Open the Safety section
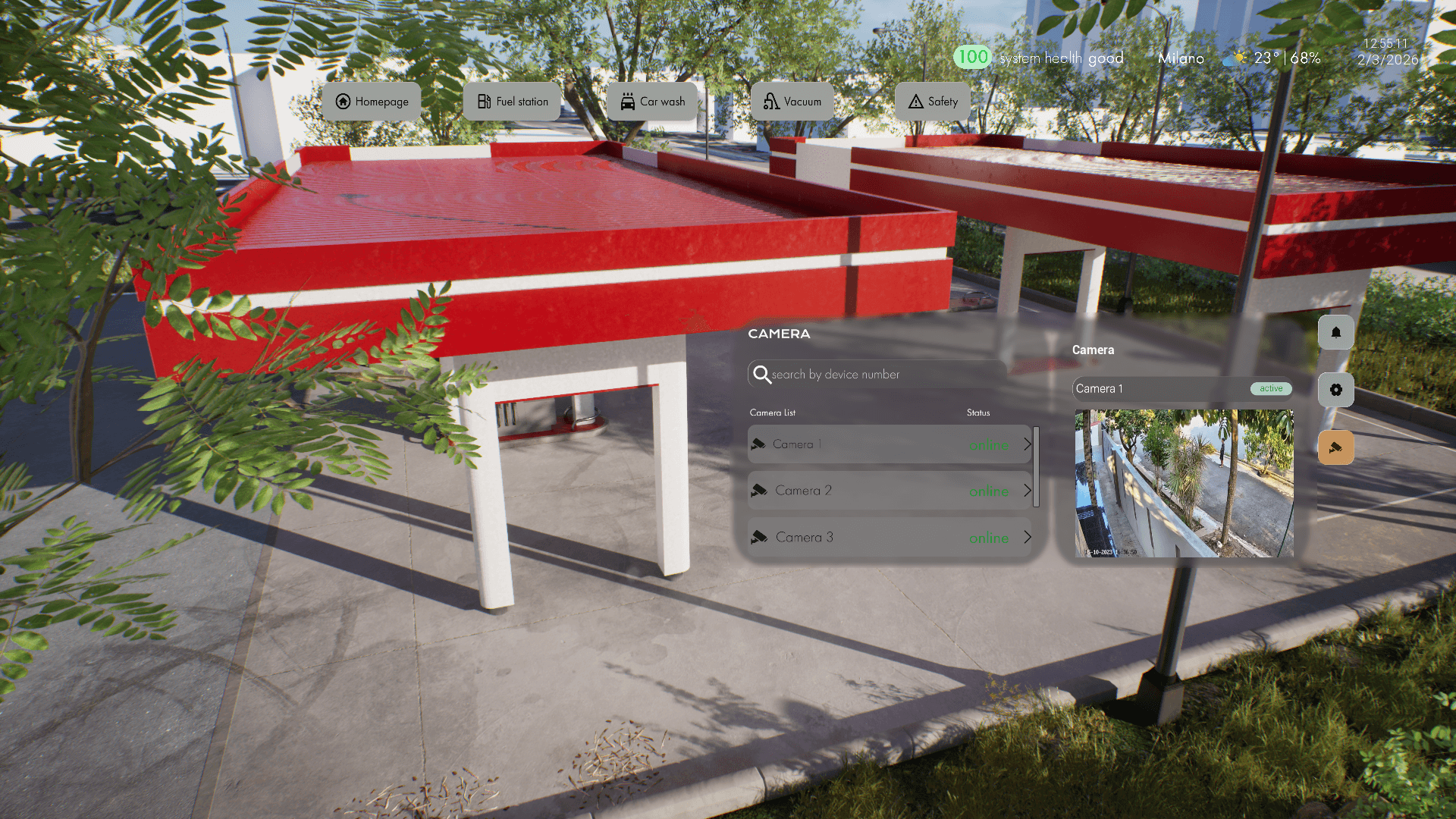Screen dimensions: 1456x819 [932, 102]
